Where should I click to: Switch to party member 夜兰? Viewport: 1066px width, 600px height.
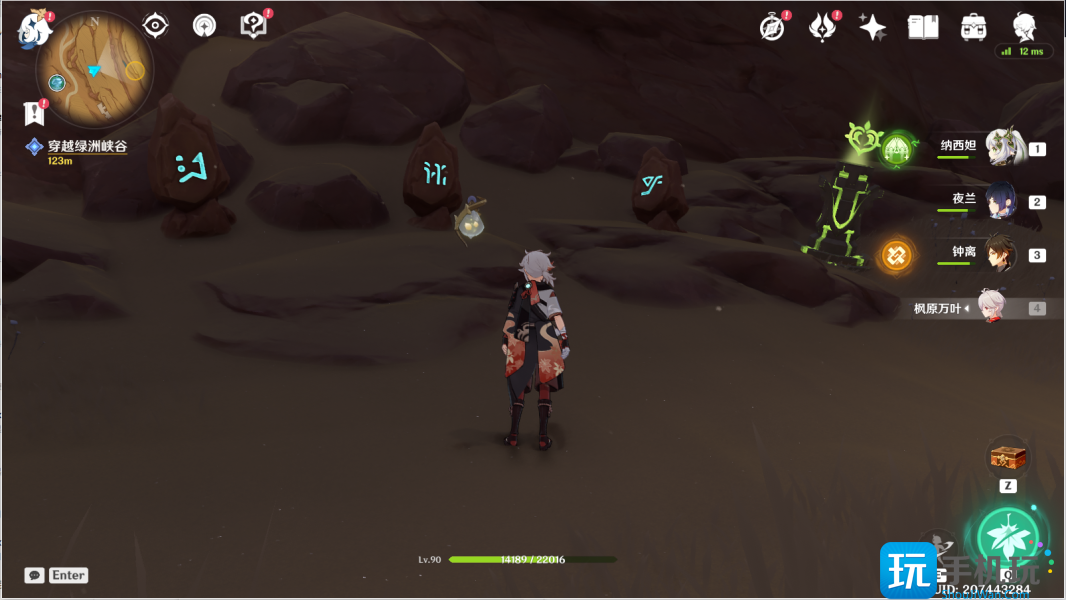click(1001, 201)
